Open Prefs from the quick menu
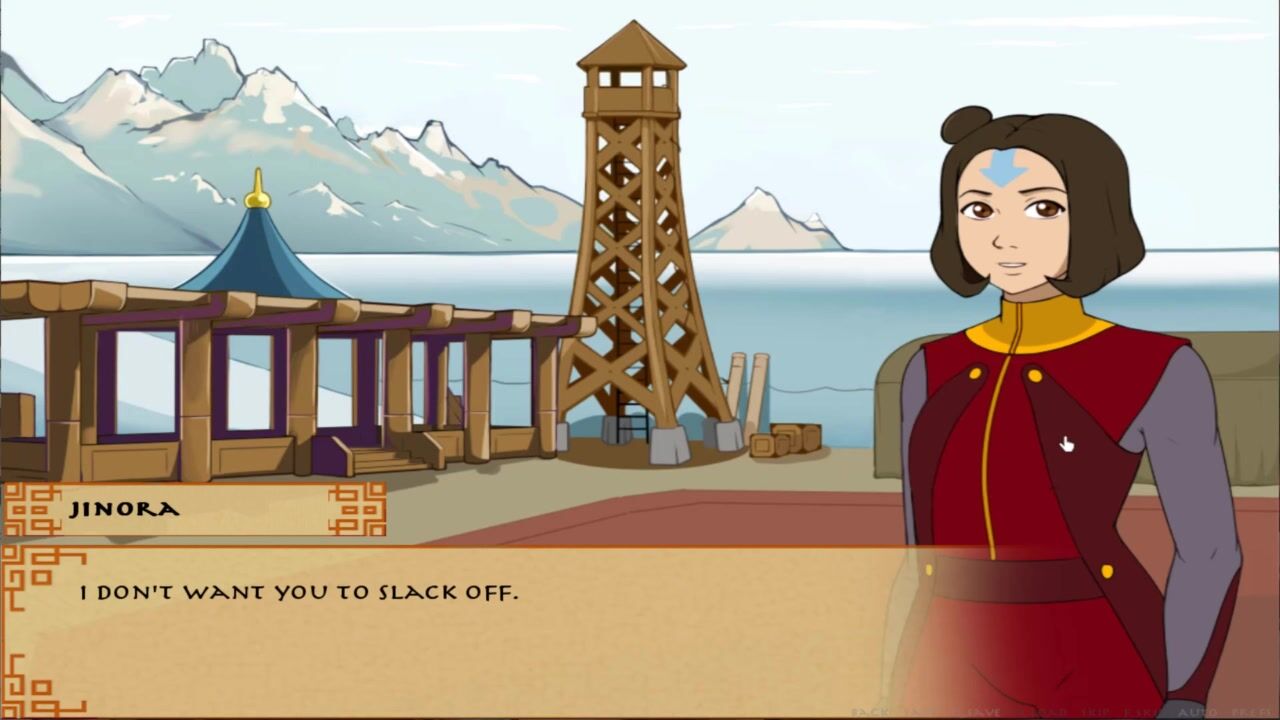Viewport: 1280px width, 720px height. (x=1252, y=712)
